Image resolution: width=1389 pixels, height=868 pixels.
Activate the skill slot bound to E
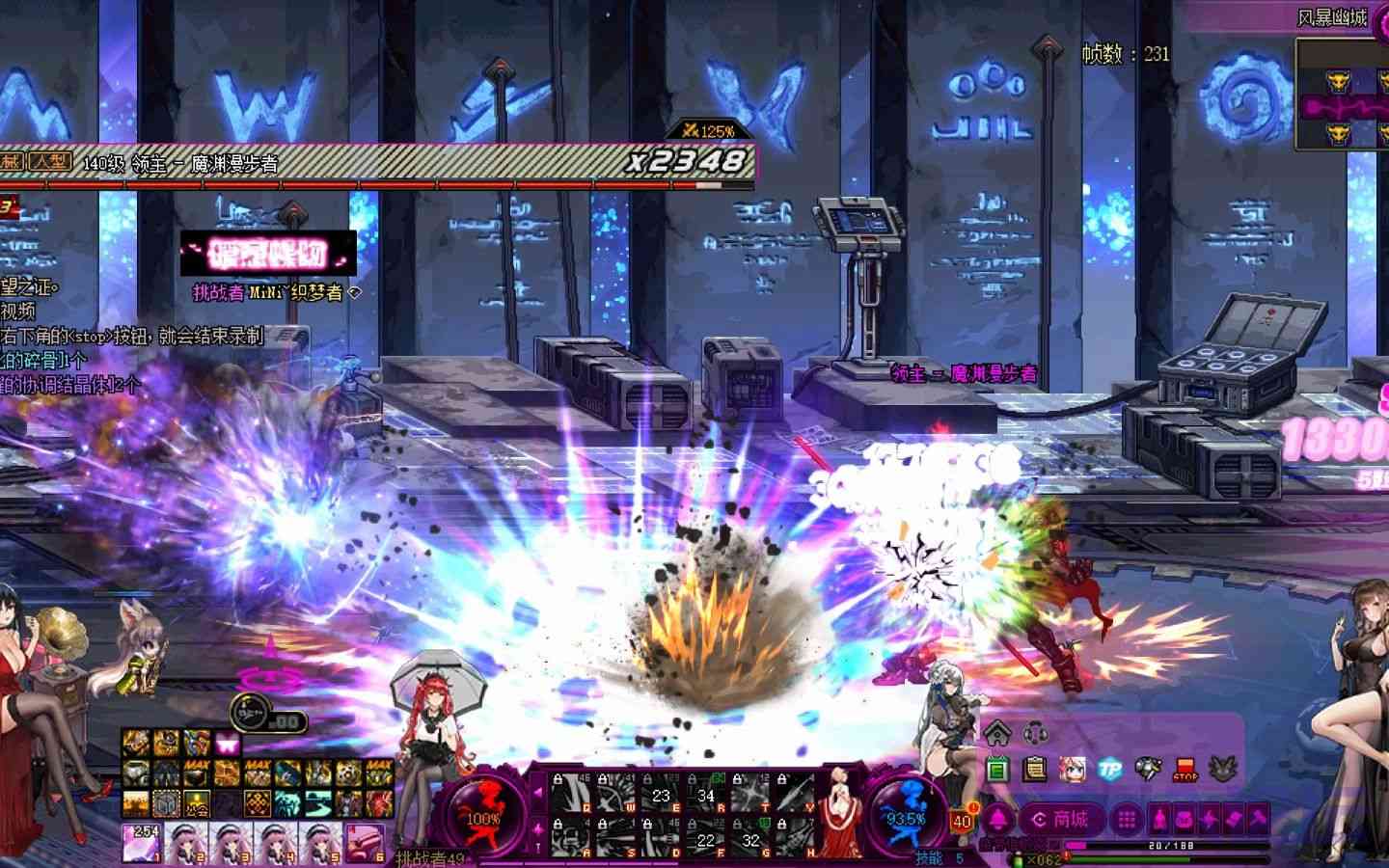pos(662,791)
